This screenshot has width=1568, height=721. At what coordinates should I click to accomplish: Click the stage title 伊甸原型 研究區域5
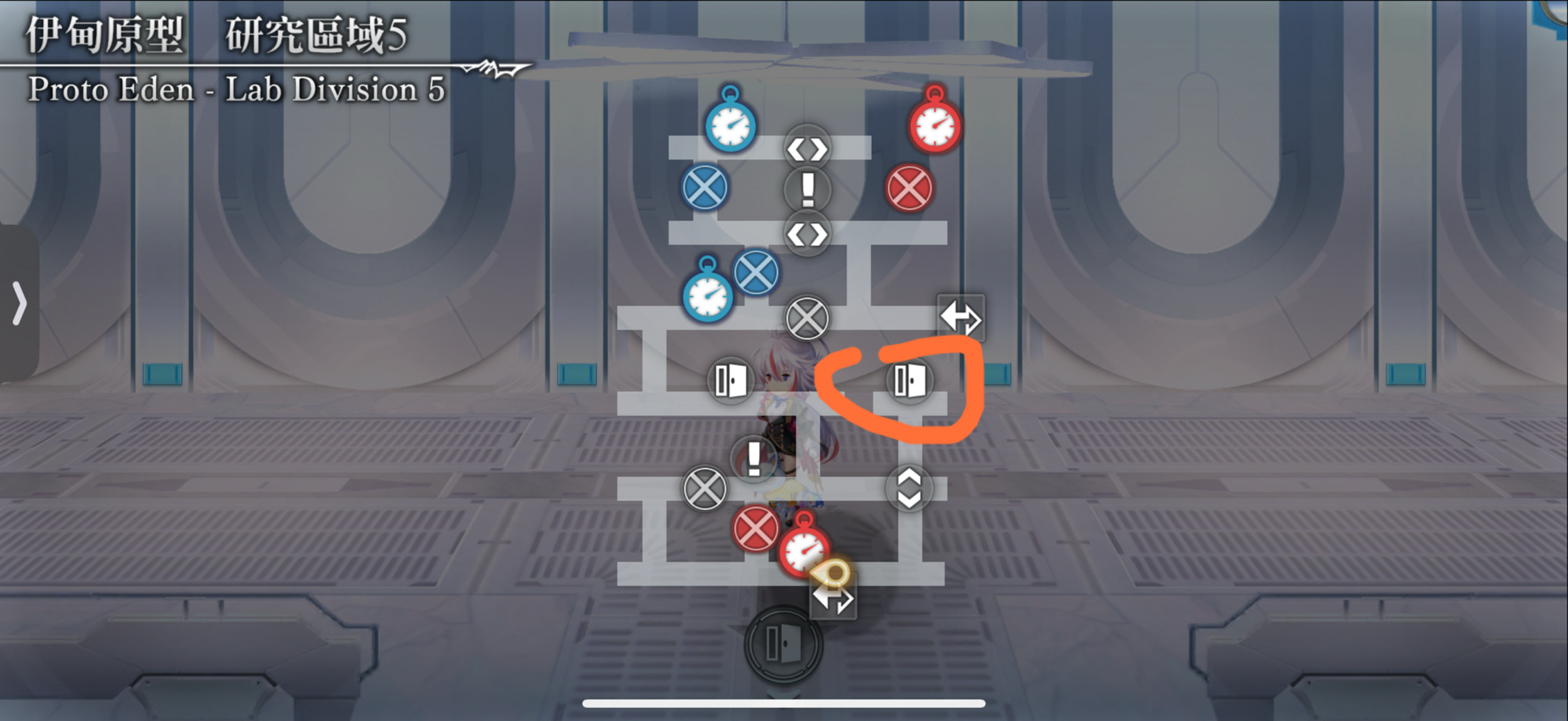point(212,38)
